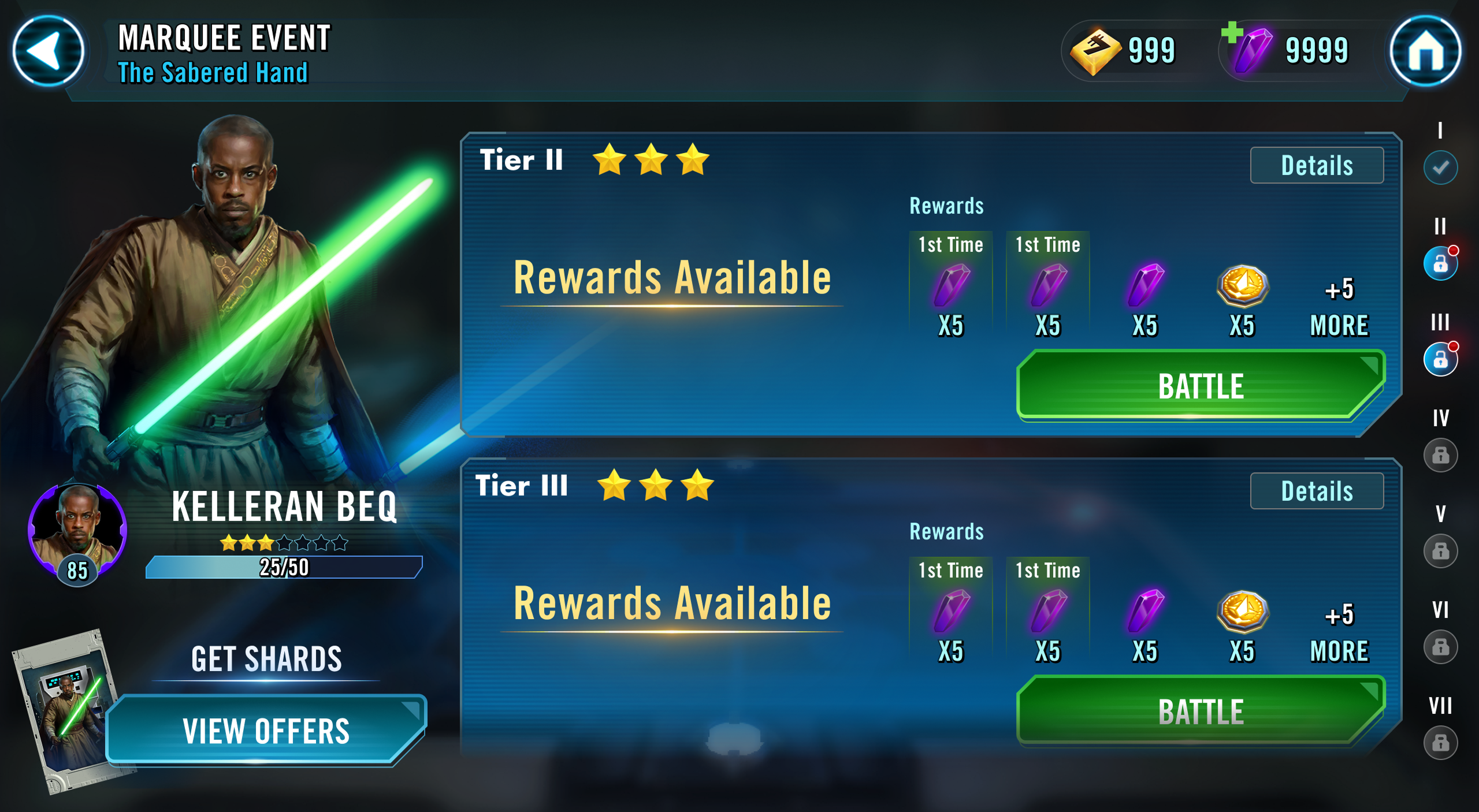Image resolution: width=1479 pixels, height=812 pixels.
Task: Tap Kelleran Beq's circular portrait icon
Action: (x=78, y=531)
